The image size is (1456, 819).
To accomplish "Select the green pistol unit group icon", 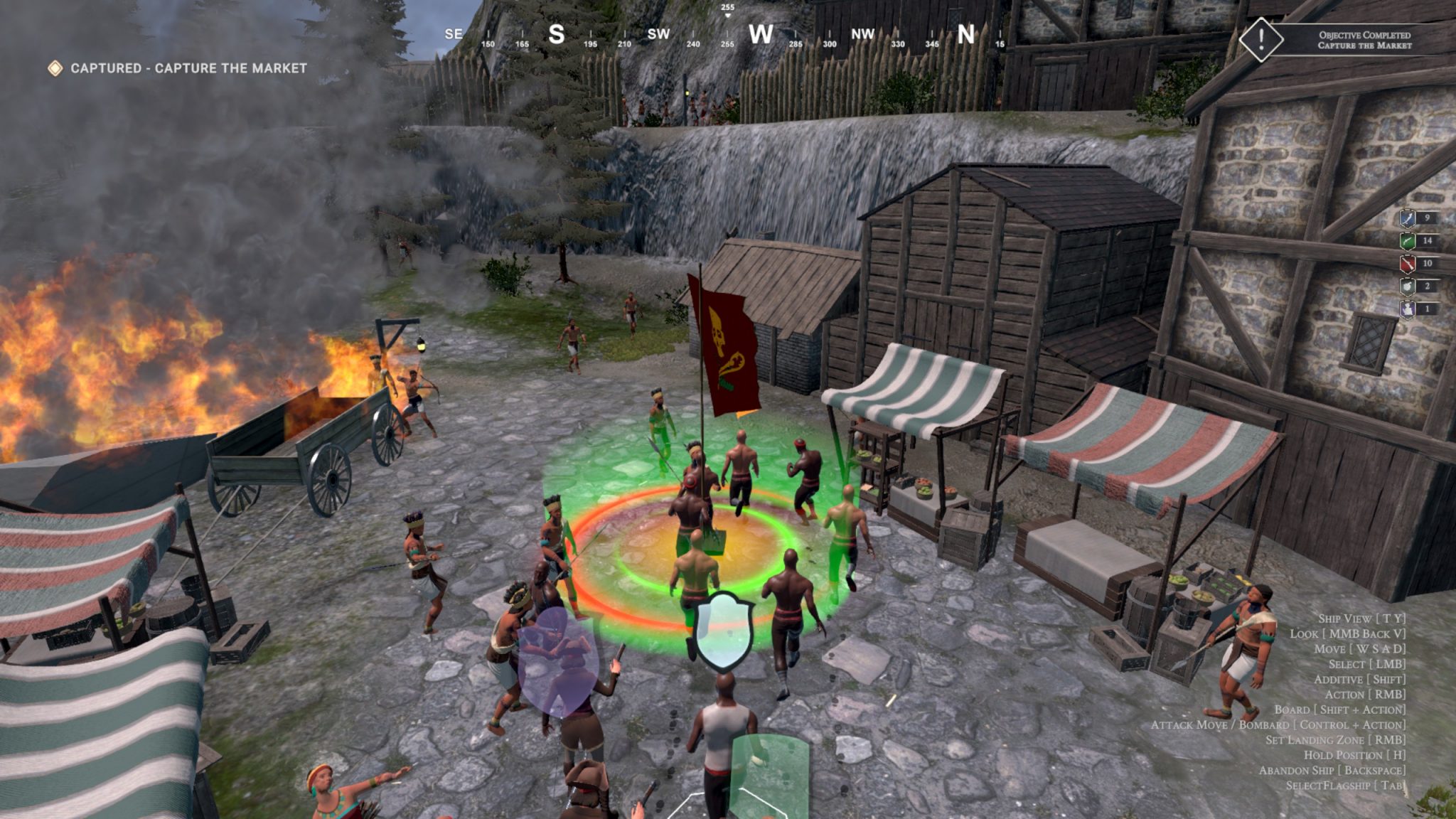I will [x=1408, y=241].
